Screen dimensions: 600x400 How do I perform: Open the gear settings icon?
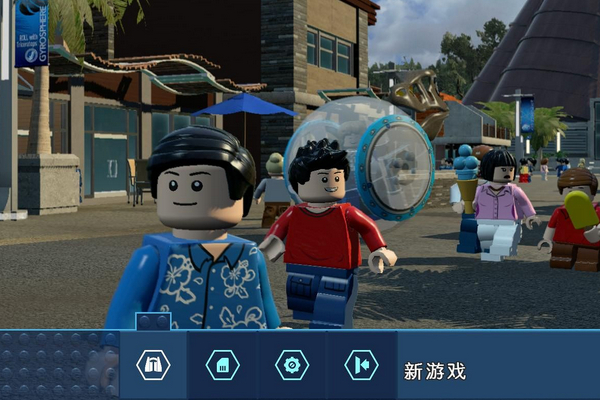click(x=292, y=365)
